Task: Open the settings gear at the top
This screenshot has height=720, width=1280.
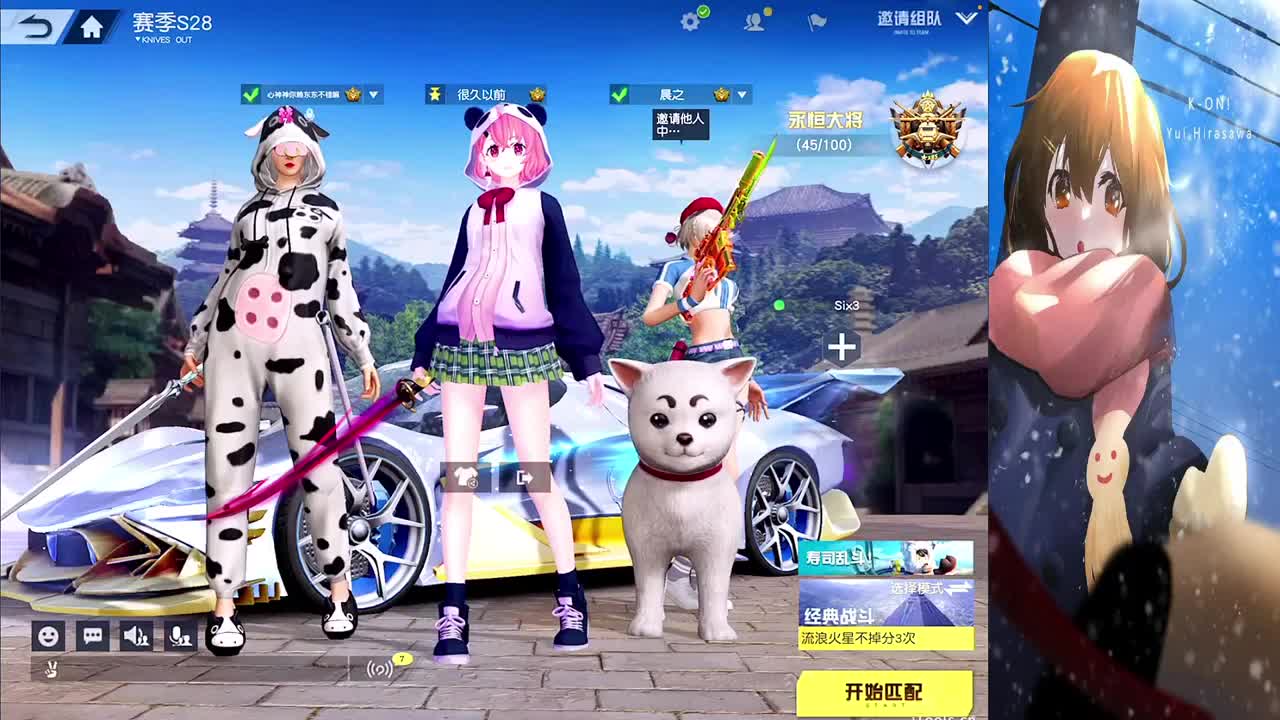Action: [x=689, y=21]
